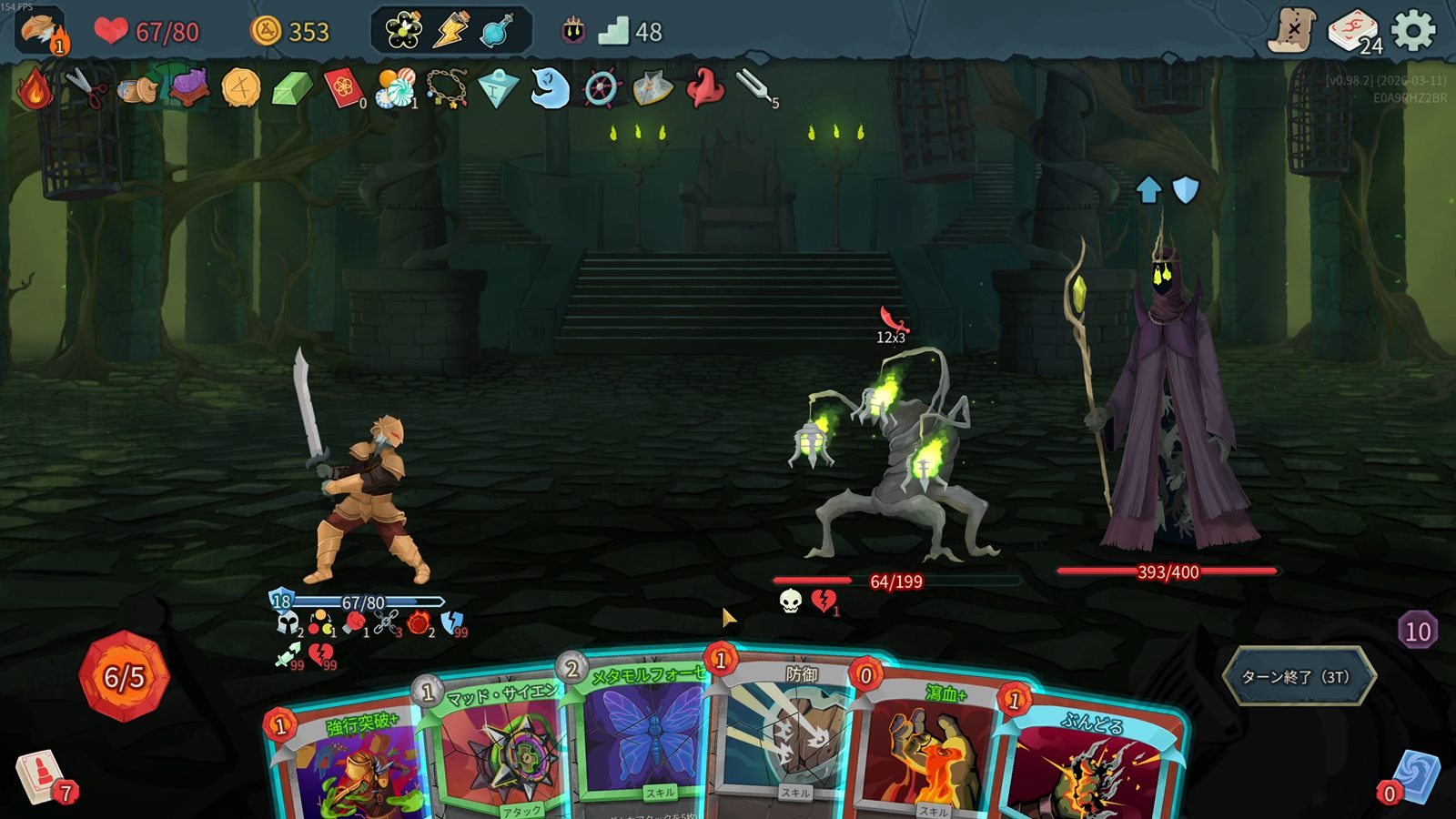The image size is (1456, 819).
Task: Click the flower potion slot
Action: (403, 31)
